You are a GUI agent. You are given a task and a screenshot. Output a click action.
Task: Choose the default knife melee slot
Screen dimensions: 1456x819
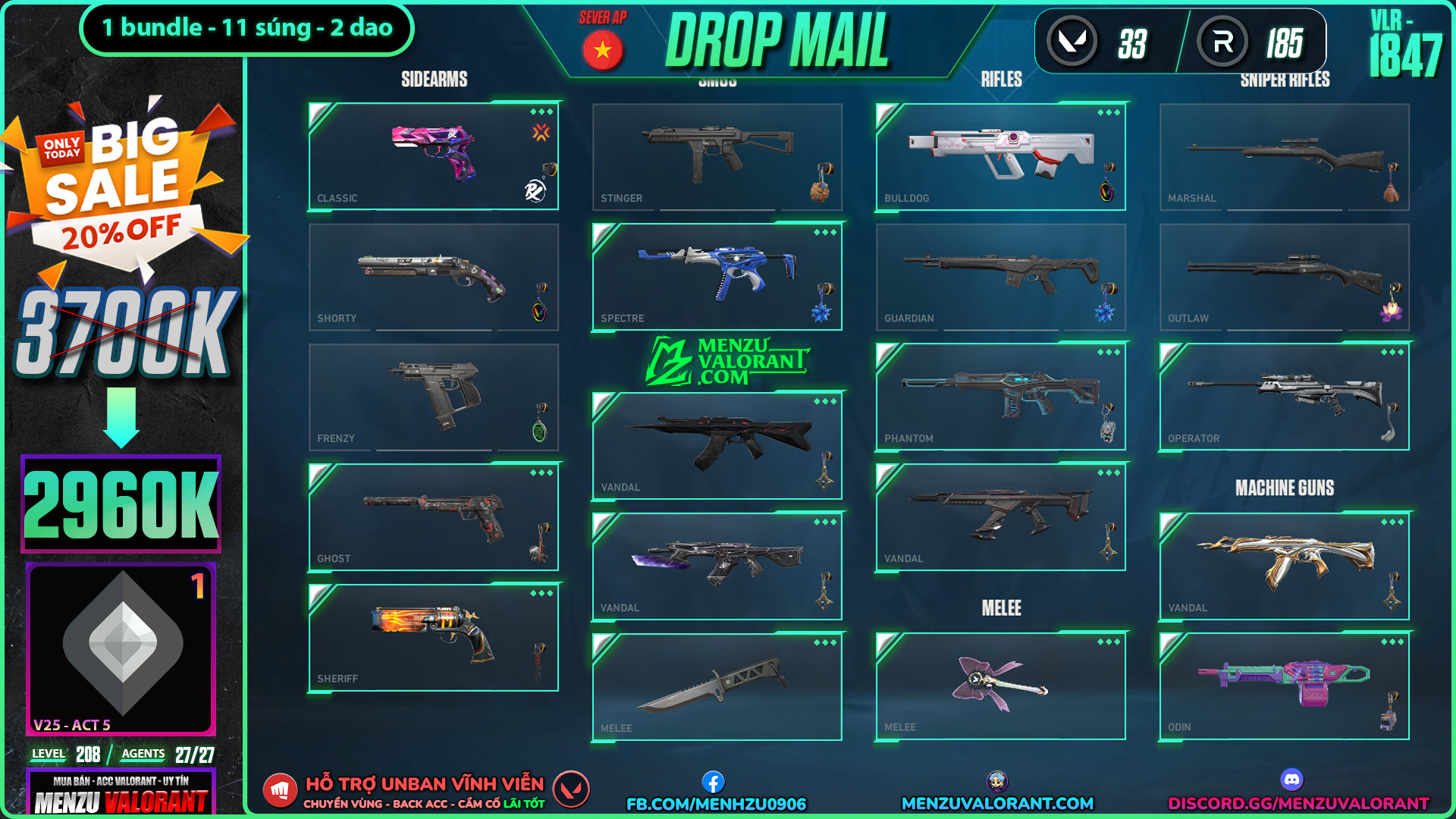[x=717, y=686]
